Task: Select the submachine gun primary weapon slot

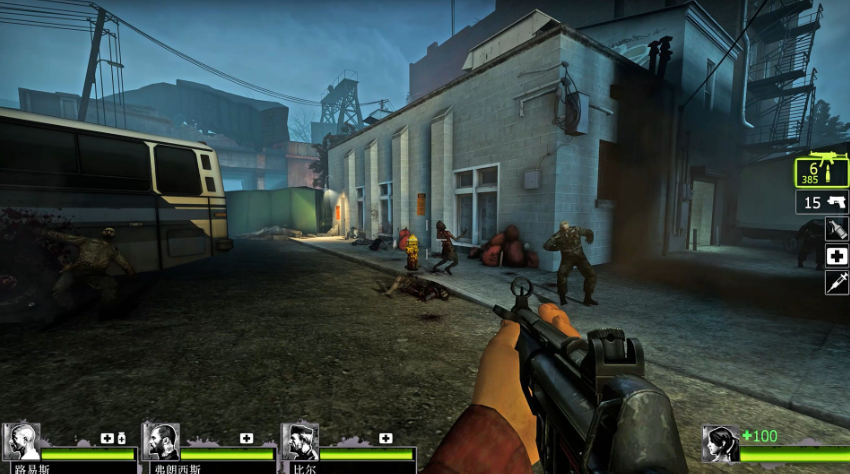Action: 822,172
